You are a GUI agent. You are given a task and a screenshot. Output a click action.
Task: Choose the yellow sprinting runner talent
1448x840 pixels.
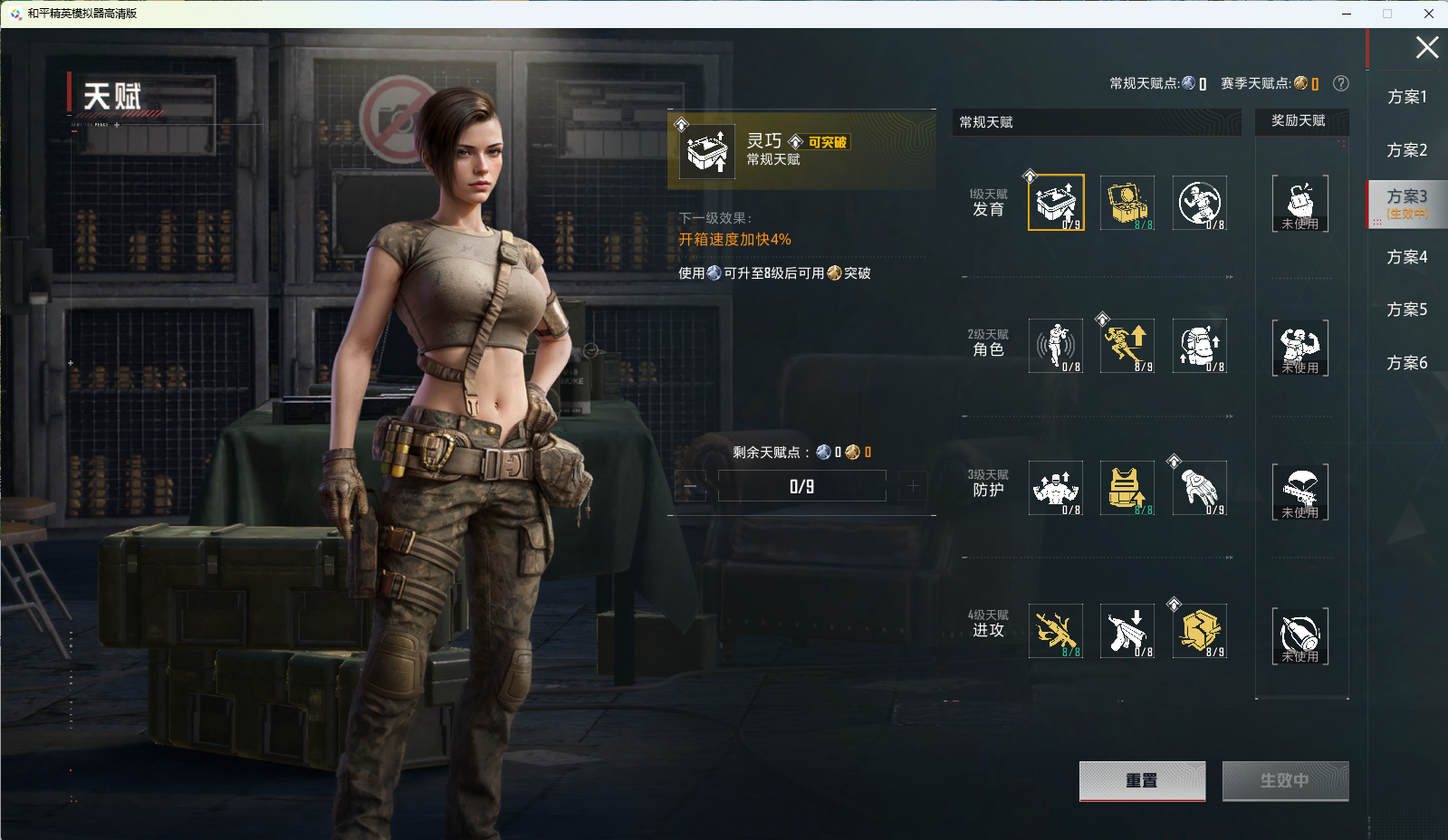point(1127,346)
